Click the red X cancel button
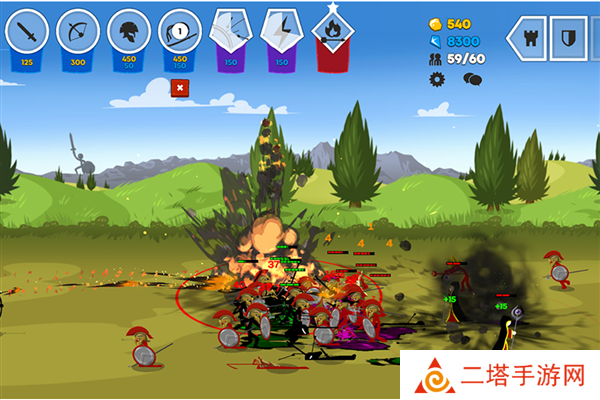This screenshot has width=600, height=400. [179, 88]
